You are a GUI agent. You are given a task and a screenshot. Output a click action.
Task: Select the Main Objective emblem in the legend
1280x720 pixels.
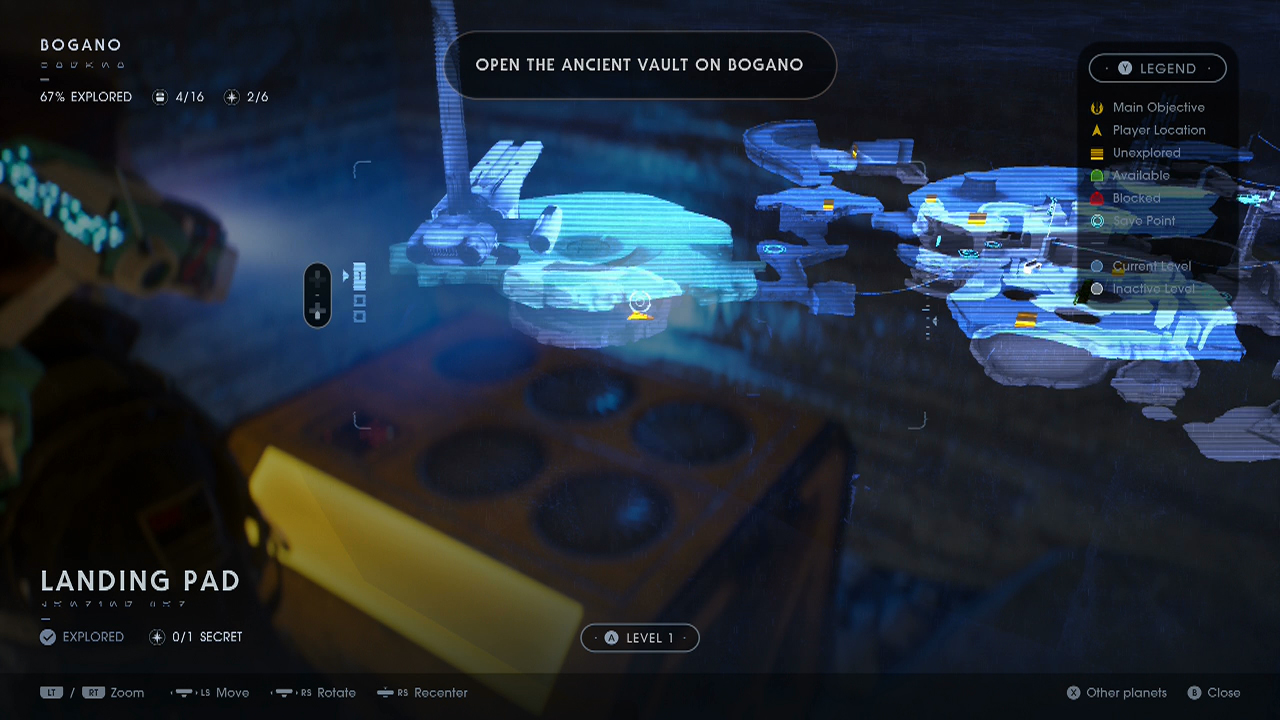1097,107
